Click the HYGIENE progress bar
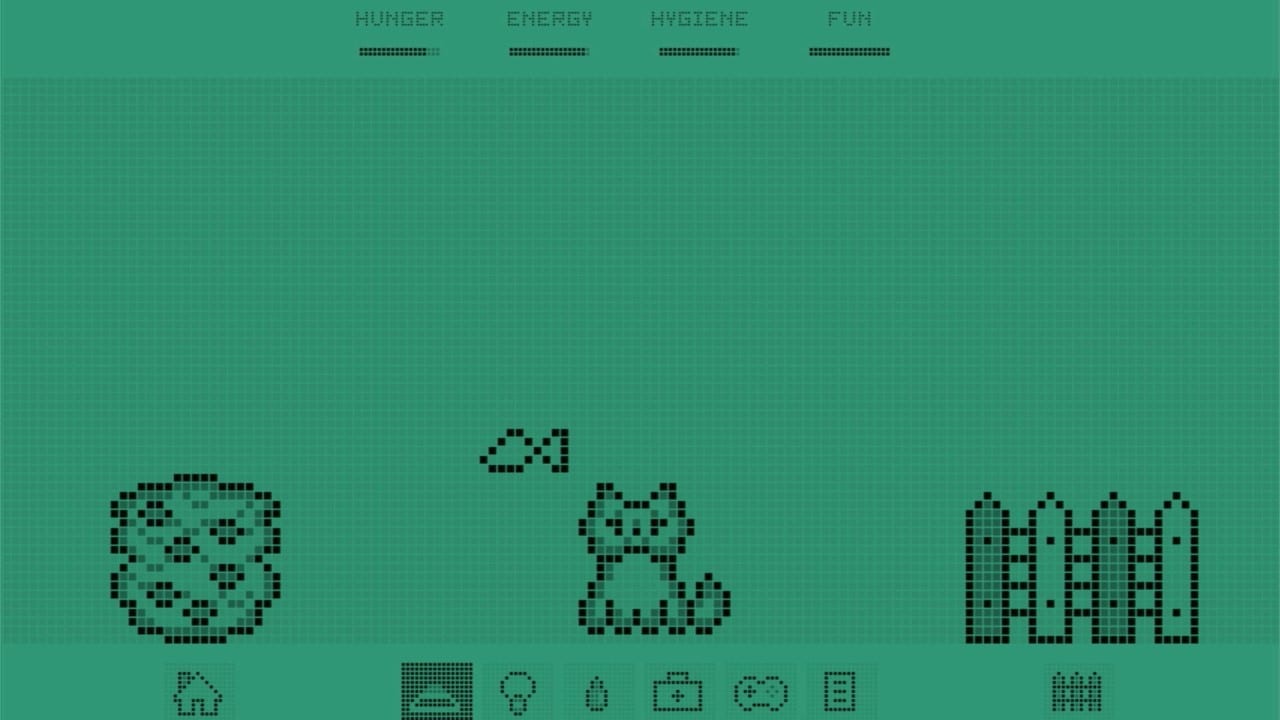 pyautogui.click(x=699, y=51)
